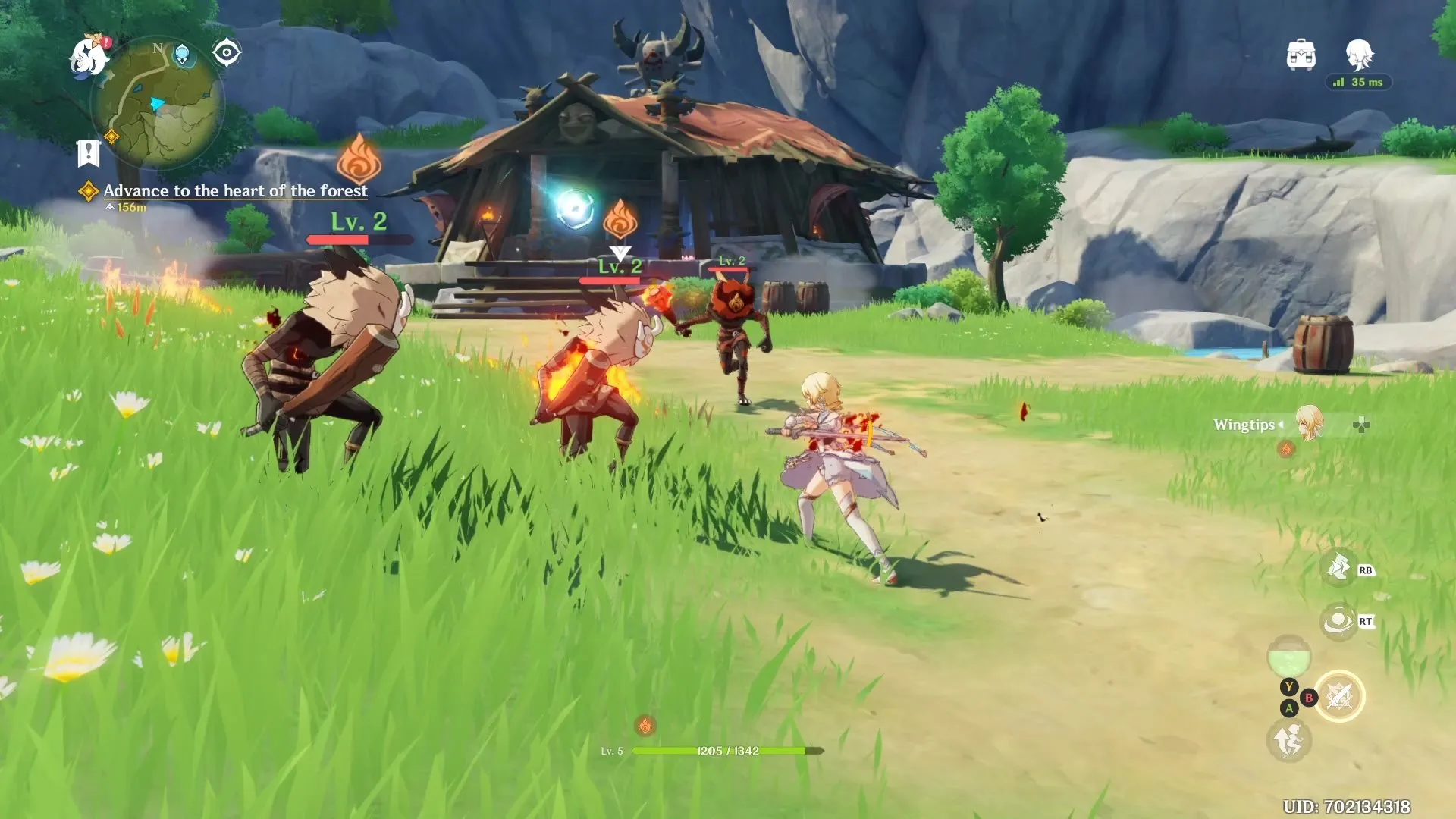Open the quest log bookmark icon
The height and width of the screenshot is (819, 1456).
click(x=89, y=153)
